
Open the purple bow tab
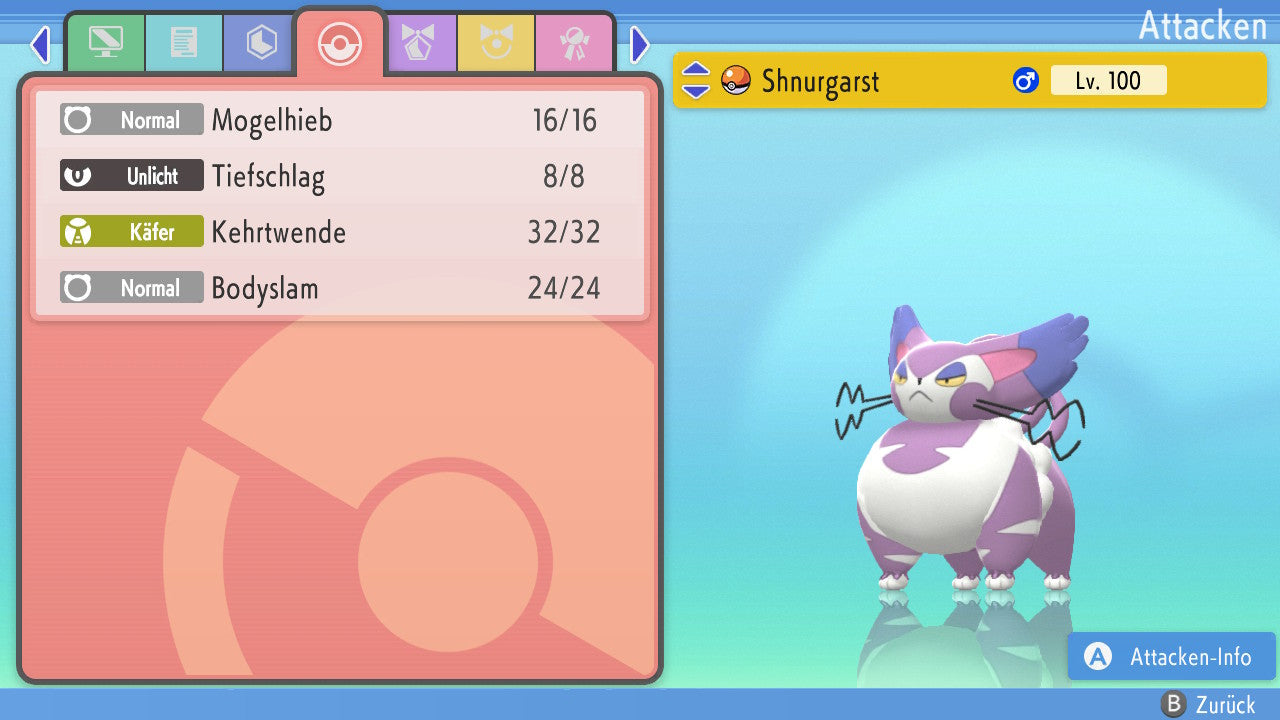[418, 43]
